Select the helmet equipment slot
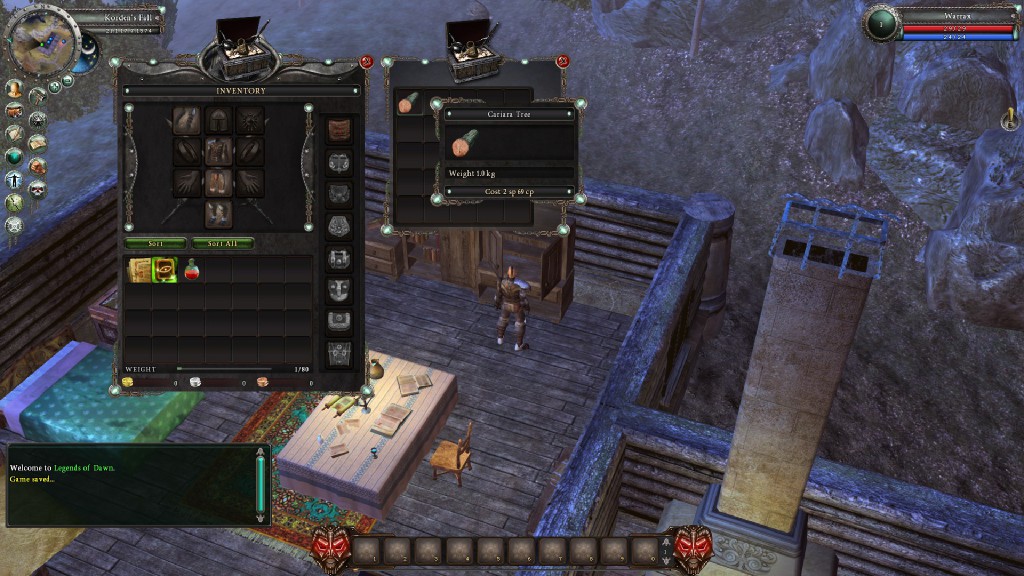 pyautogui.click(x=218, y=121)
